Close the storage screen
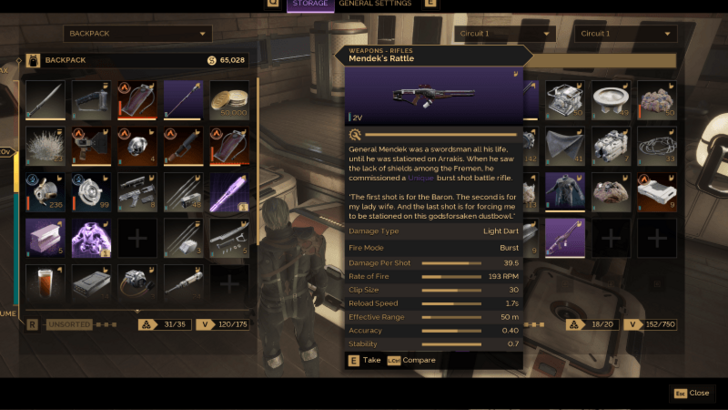This screenshot has height=410, width=728. [691, 393]
